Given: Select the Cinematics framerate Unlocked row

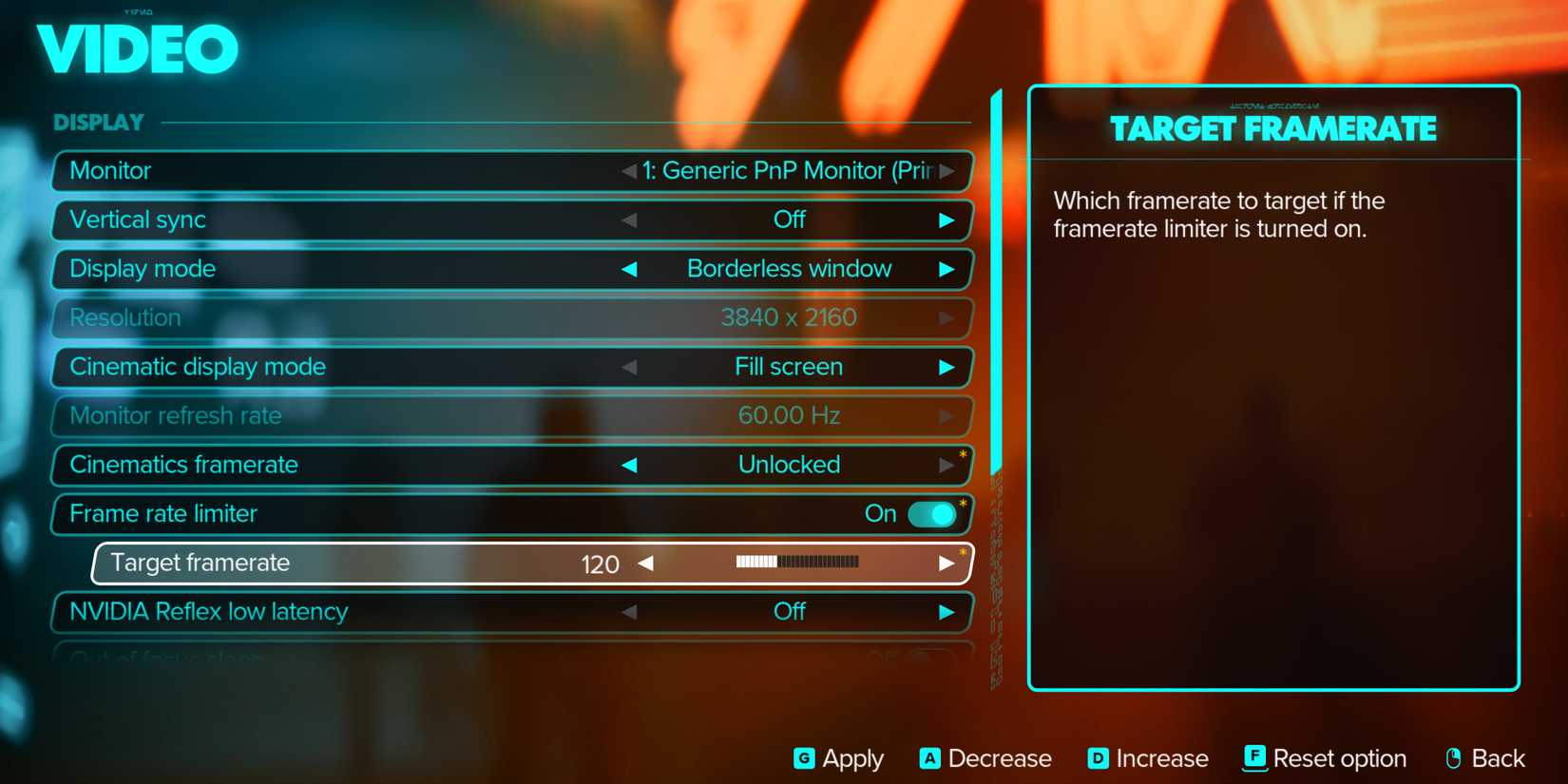Looking at the screenshot, I should tap(788, 465).
